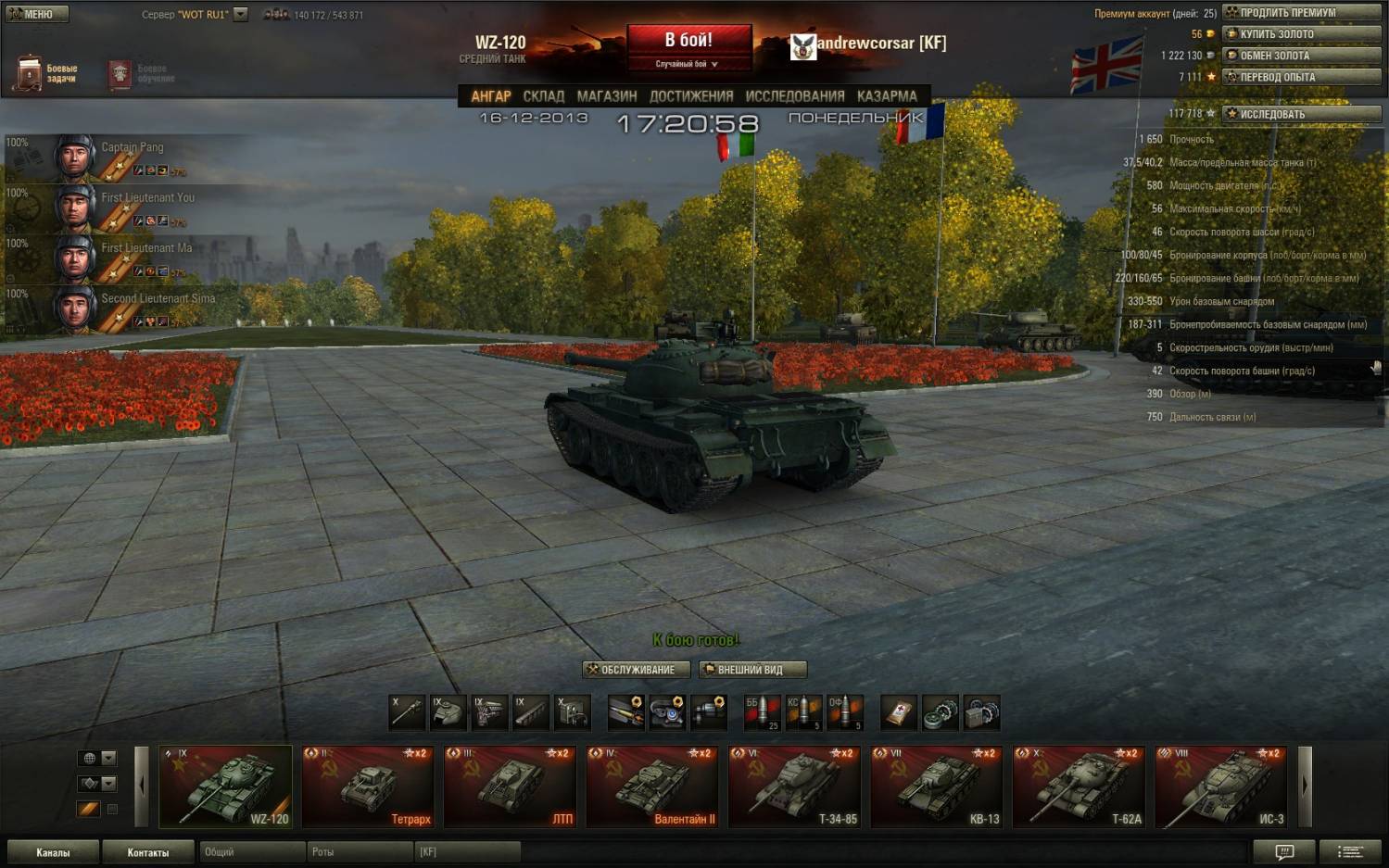Choose КУПИТЬ ЗОЛОТО
Image resolution: width=1389 pixels, height=868 pixels.
(x=1301, y=34)
